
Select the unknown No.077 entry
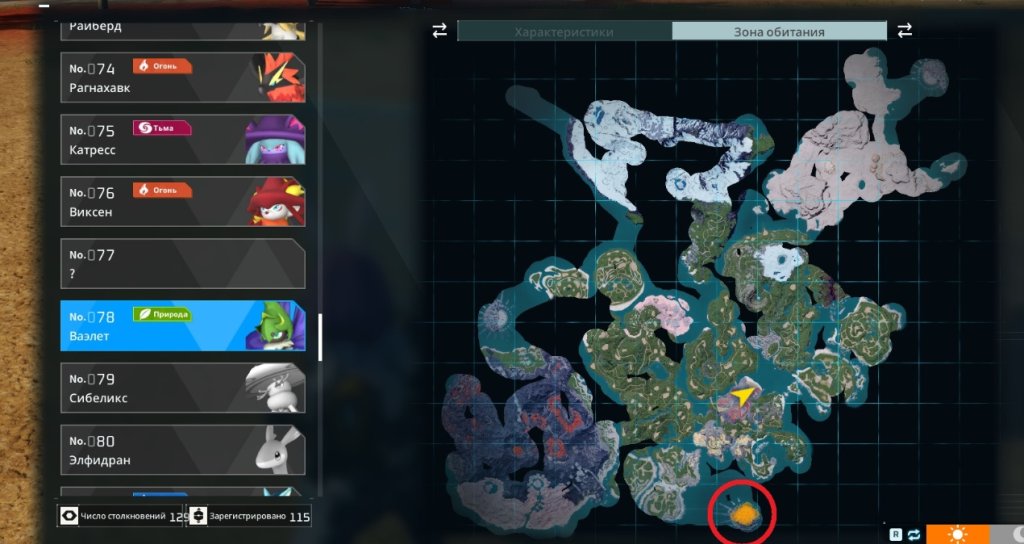pyautogui.click(x=182, y=264)
